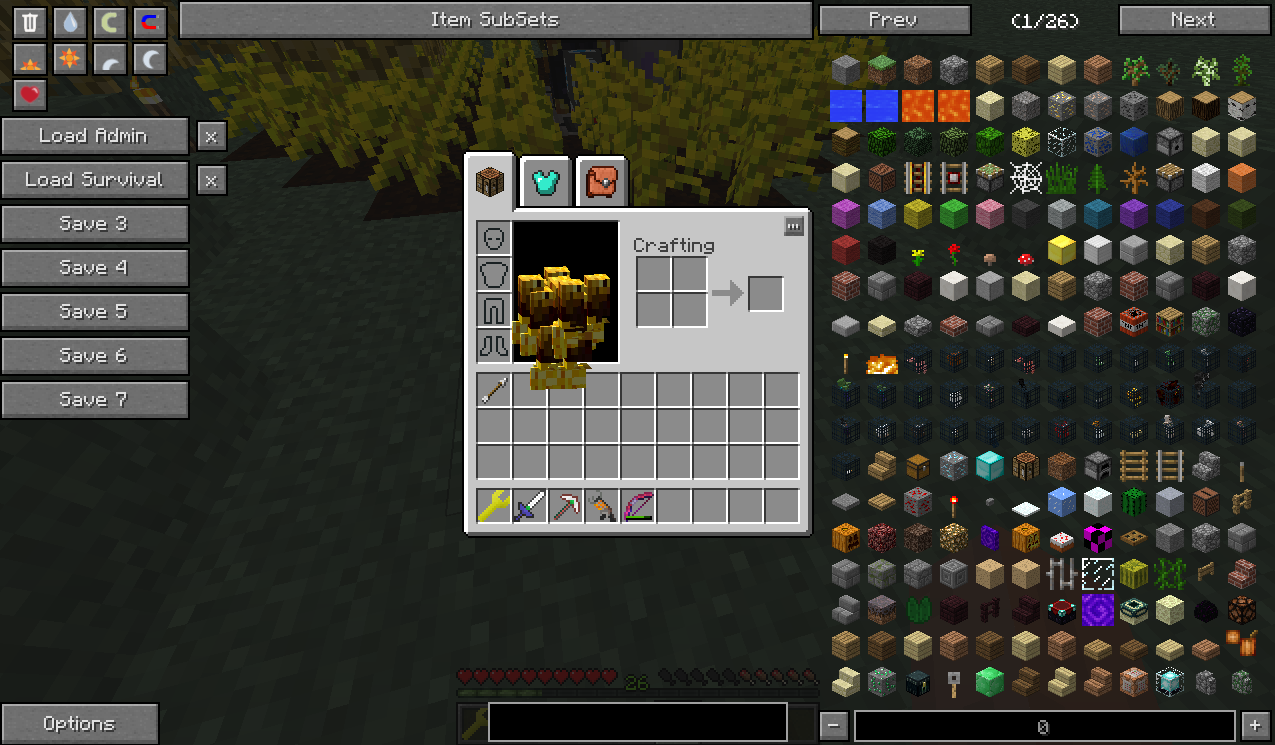
Task: Click the plus button beside the quantity field
Action: [1255, 726]
